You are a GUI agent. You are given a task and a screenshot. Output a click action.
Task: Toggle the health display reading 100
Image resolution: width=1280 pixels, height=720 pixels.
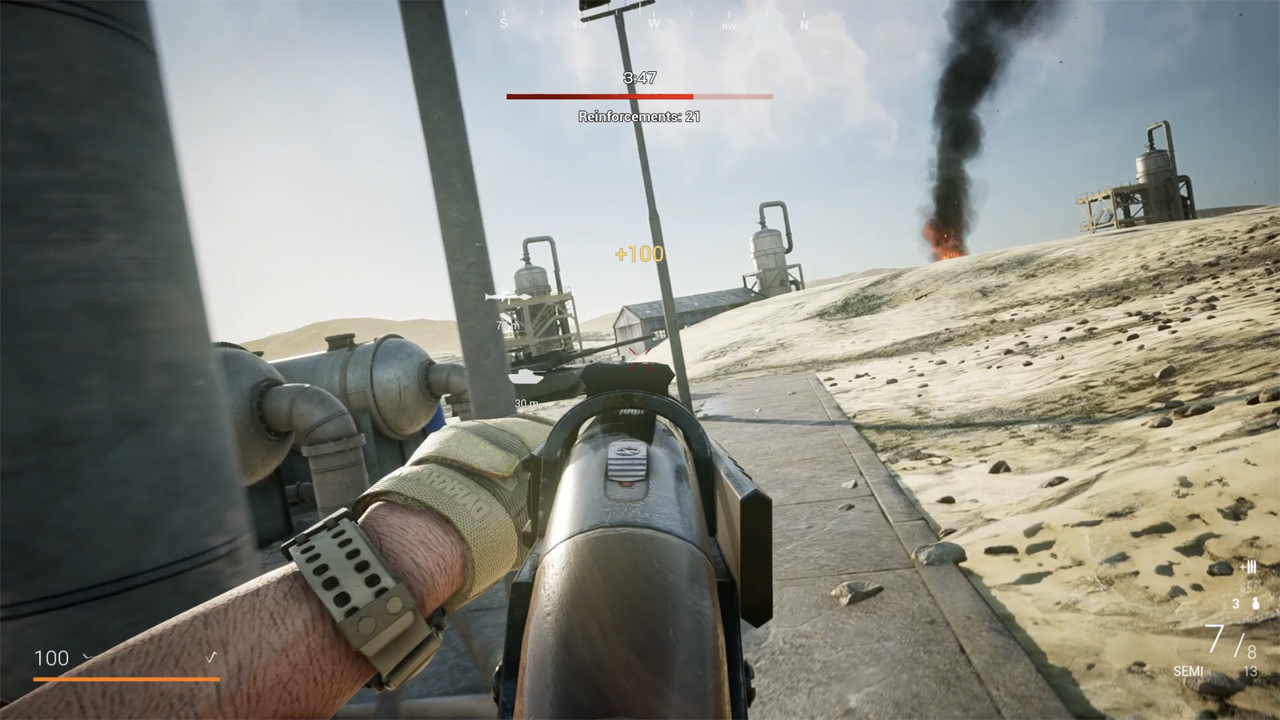(x=54, y=658)
